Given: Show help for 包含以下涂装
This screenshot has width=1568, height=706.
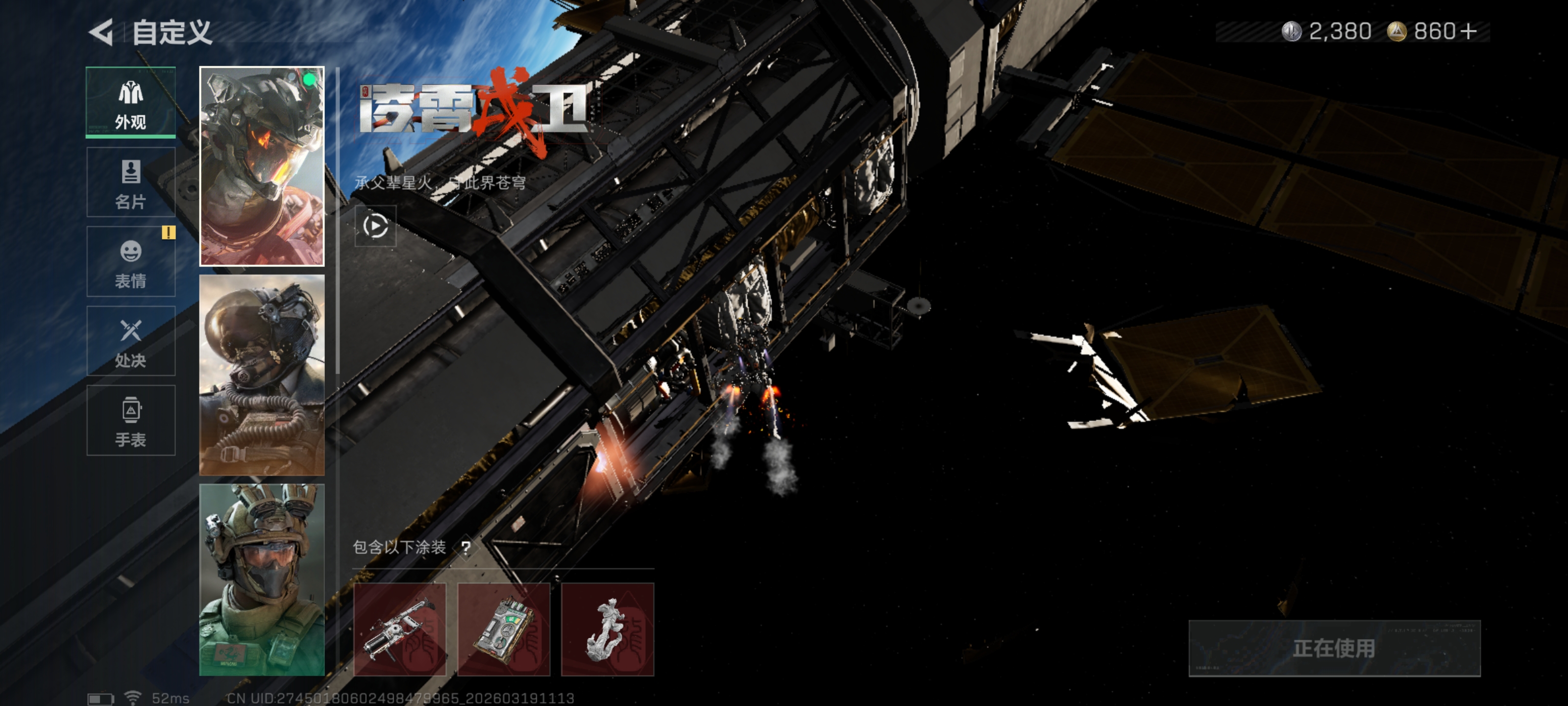Looking at the screenshot, I should coord(465,548).
